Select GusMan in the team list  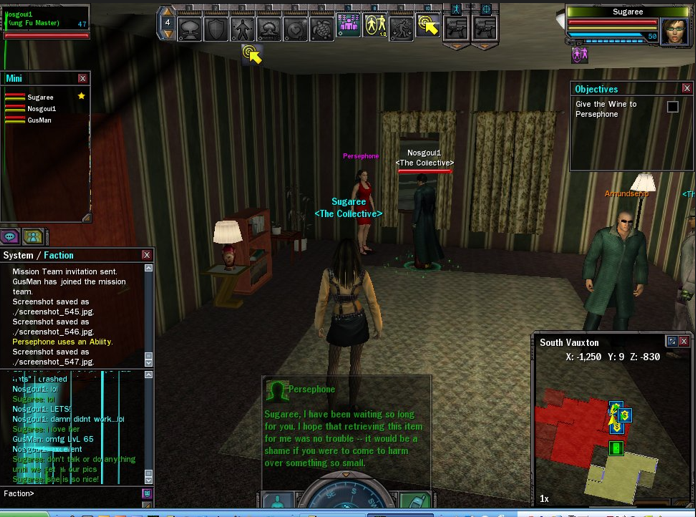tap(39, 120)
